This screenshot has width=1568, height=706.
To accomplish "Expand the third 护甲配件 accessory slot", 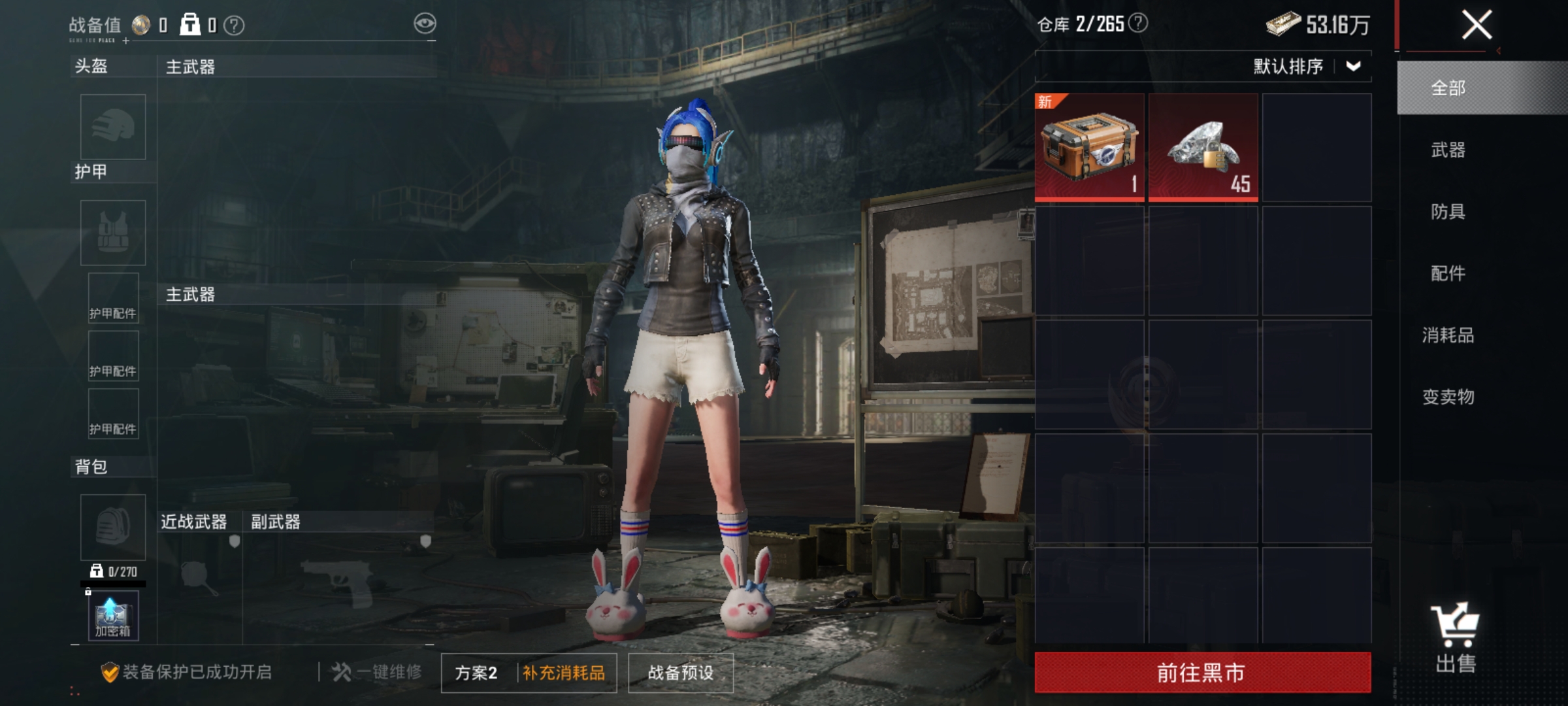I will tap(112, 412).
